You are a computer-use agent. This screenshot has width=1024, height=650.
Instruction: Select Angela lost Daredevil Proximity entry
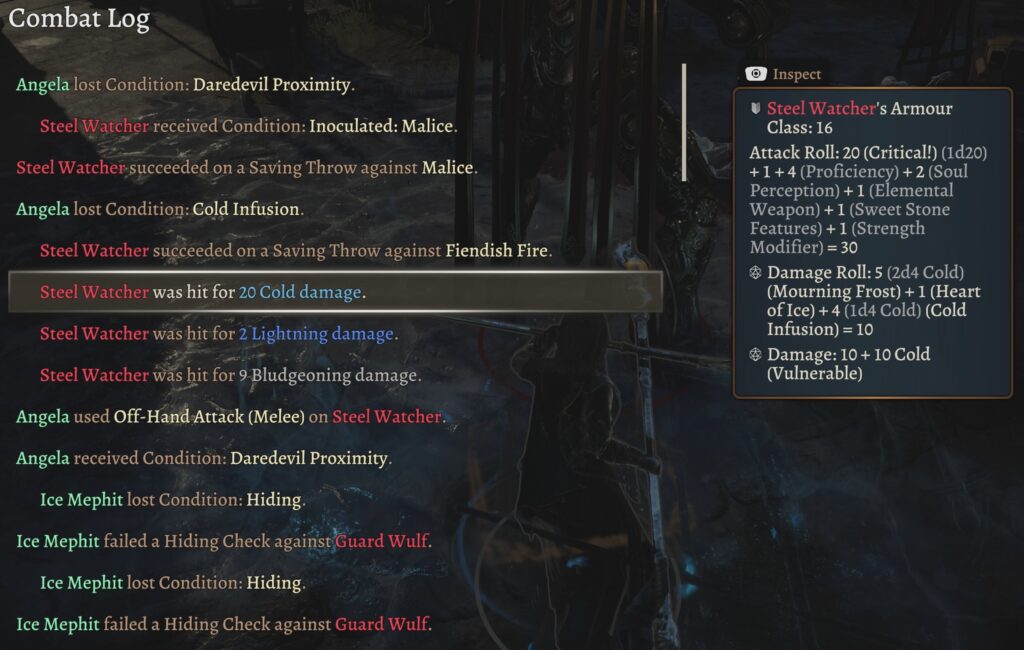(186, 85)
